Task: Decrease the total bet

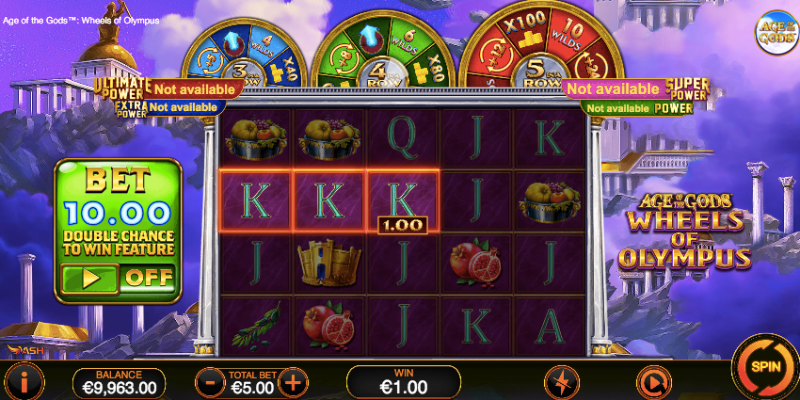Action: click(210, 382)
